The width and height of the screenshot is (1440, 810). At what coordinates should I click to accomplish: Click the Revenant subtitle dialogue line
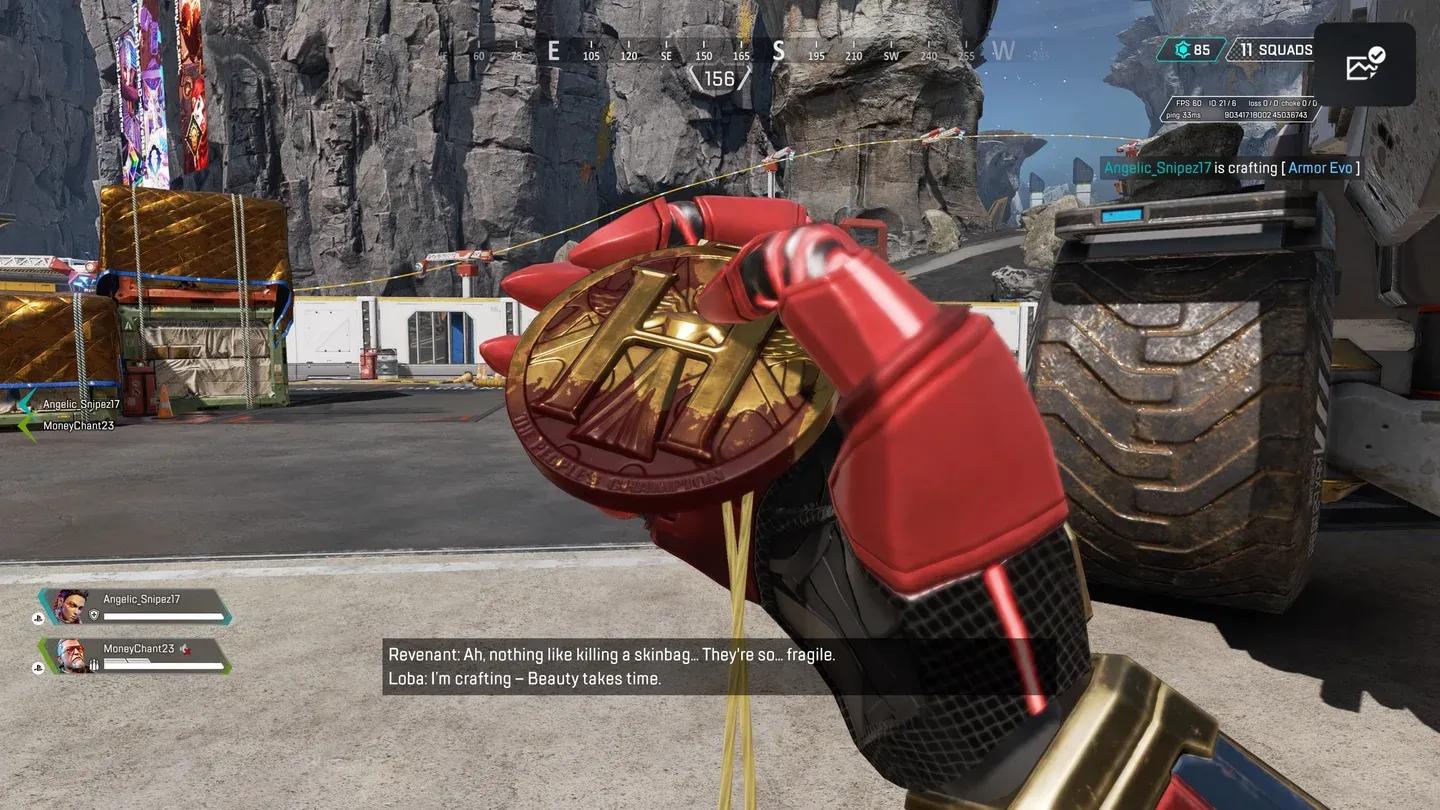coord(612,654)
